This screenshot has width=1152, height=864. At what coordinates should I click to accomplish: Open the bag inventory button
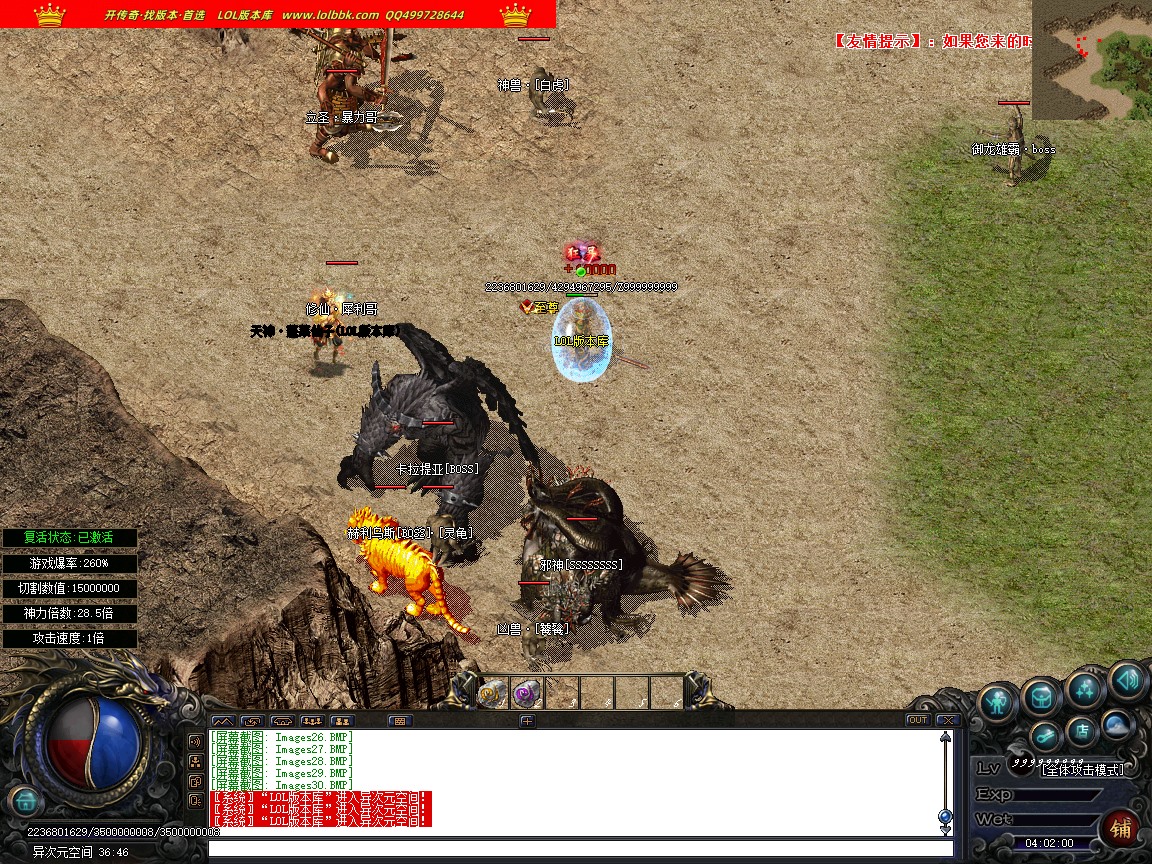1041,697
